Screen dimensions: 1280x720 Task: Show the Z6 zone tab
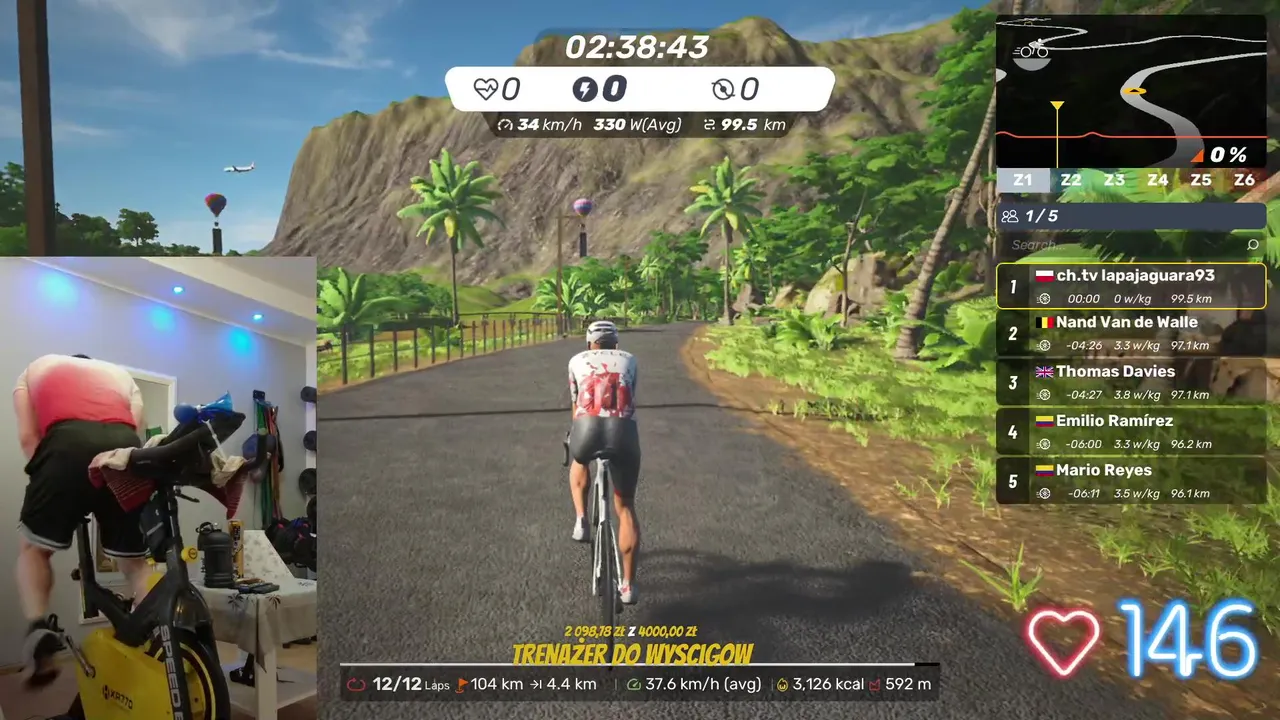(x=1244, y=180)
